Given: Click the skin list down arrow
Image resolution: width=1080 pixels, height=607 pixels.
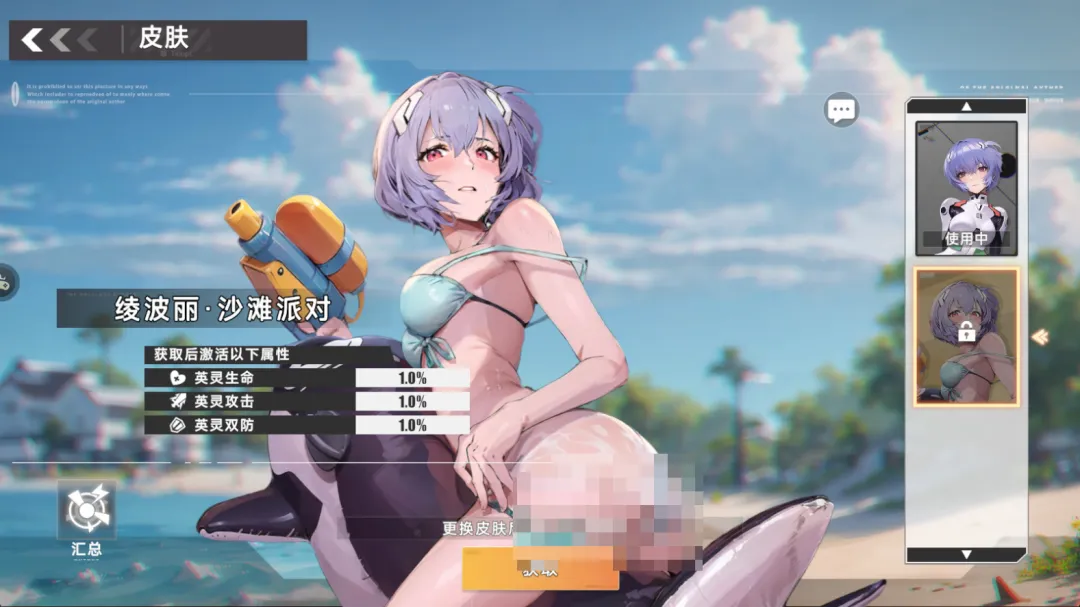Looking at the screenshot, I should (x=966, y=553).
